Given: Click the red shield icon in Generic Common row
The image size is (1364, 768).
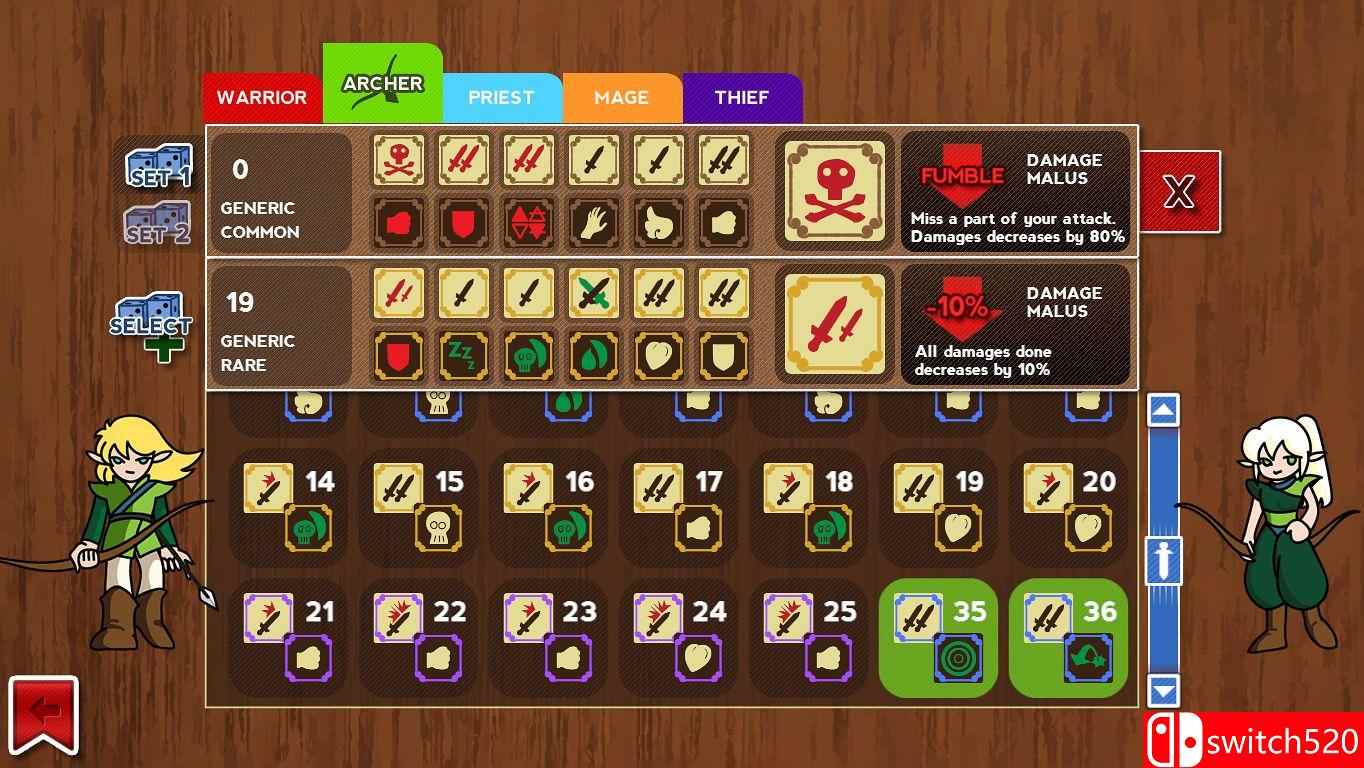Looking at the screenshot, I should tap(463, 223).
